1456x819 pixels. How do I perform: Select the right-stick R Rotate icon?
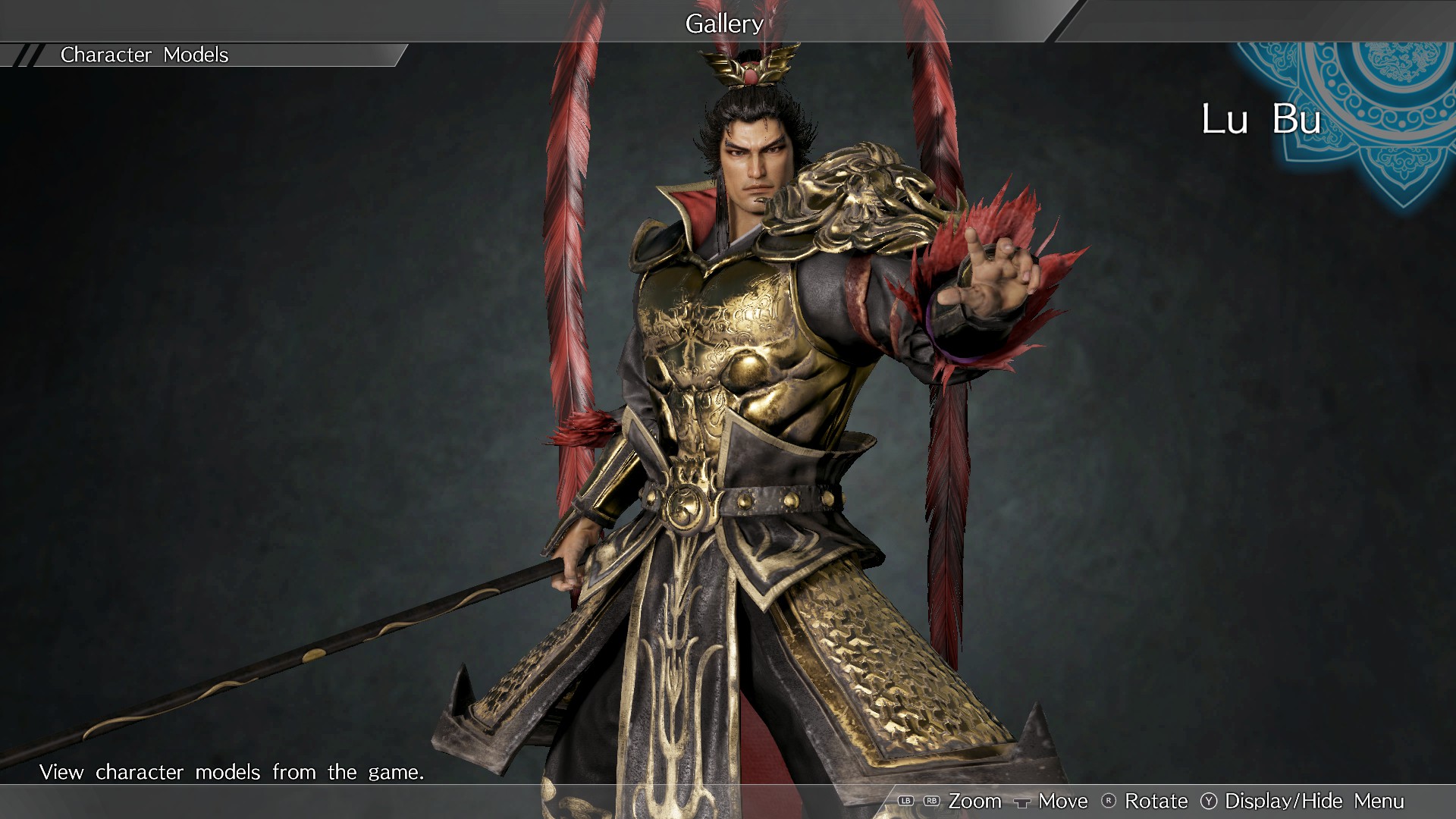click(x=1107, y=801)
